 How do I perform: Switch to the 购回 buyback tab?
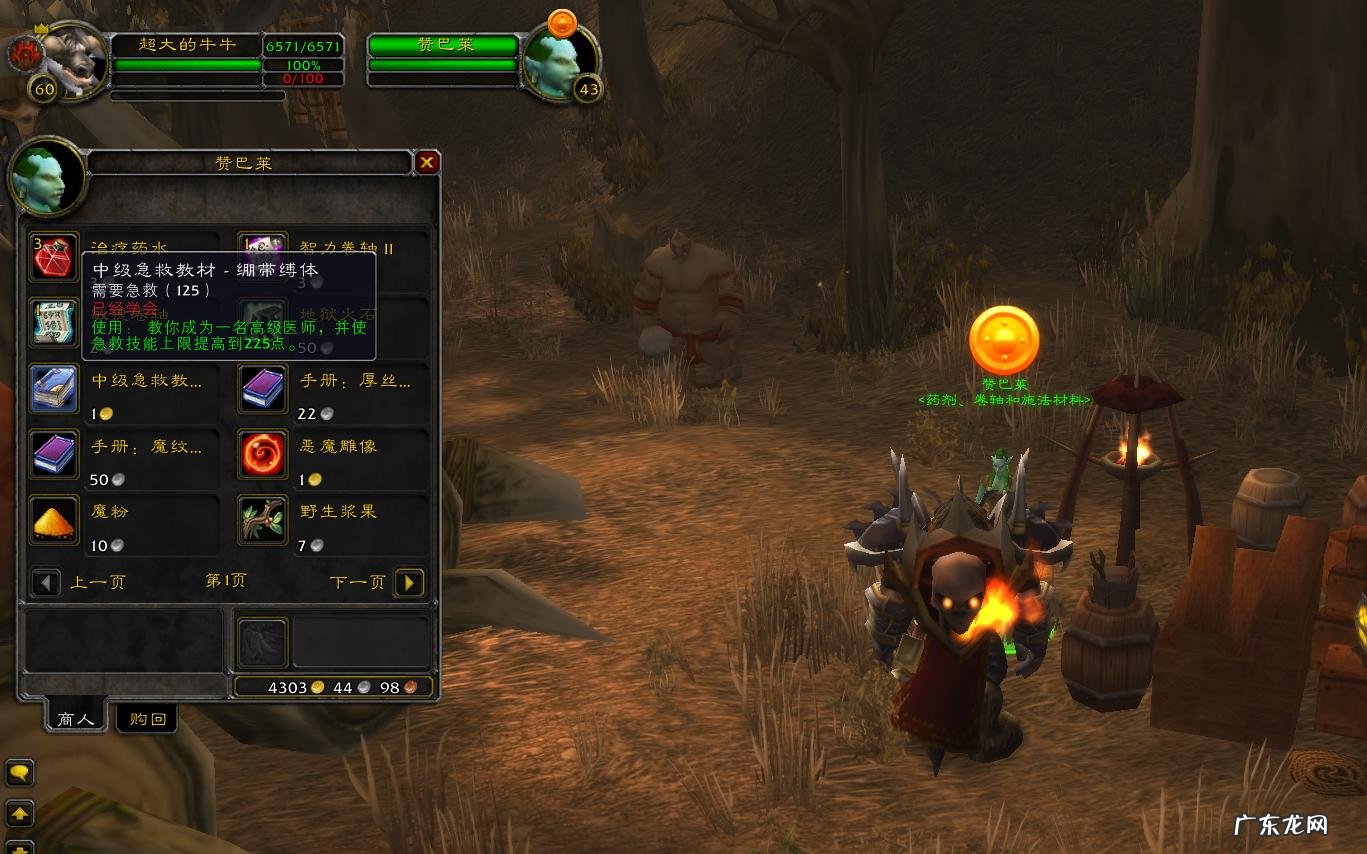[147, 718]
